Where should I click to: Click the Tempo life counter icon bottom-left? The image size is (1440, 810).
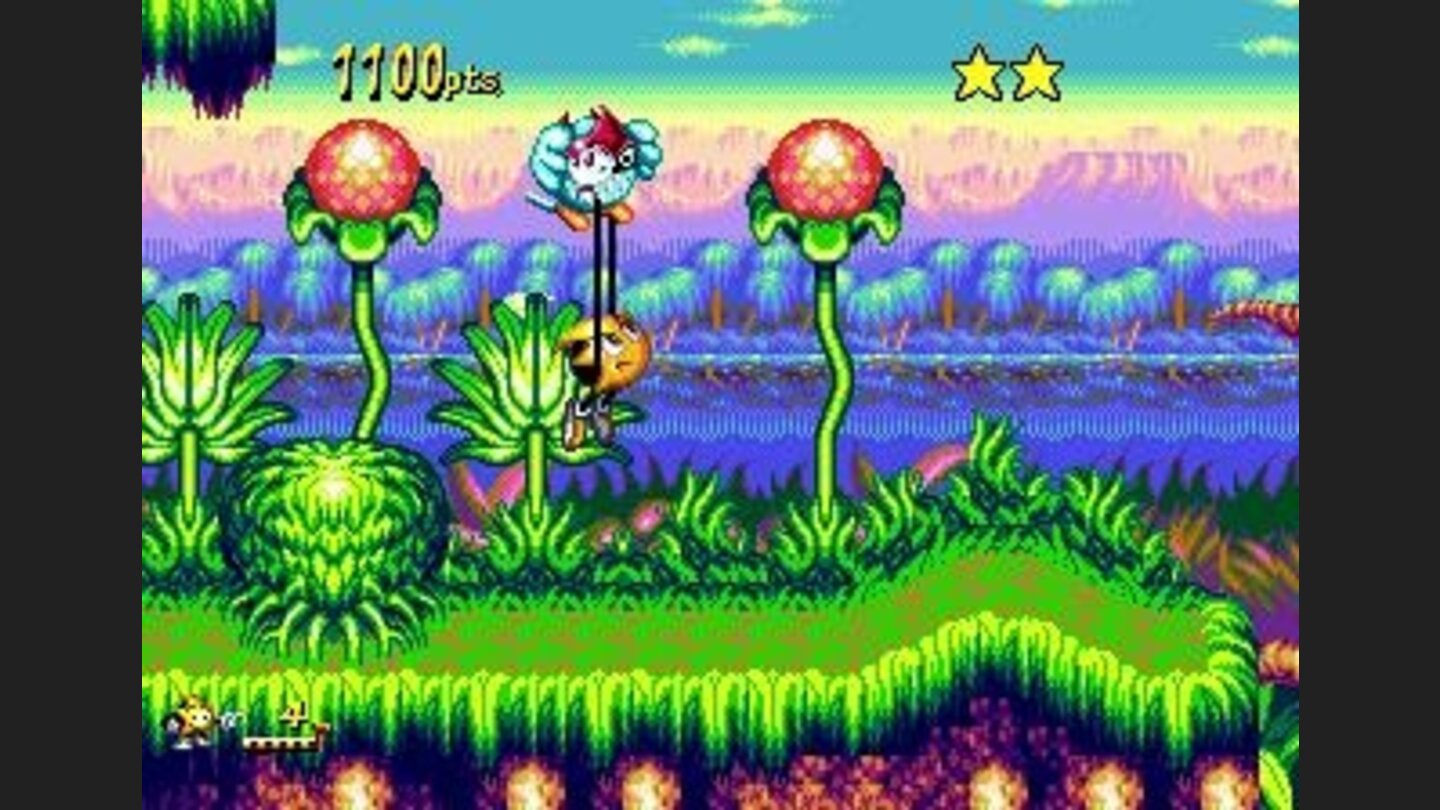point(197,722)
